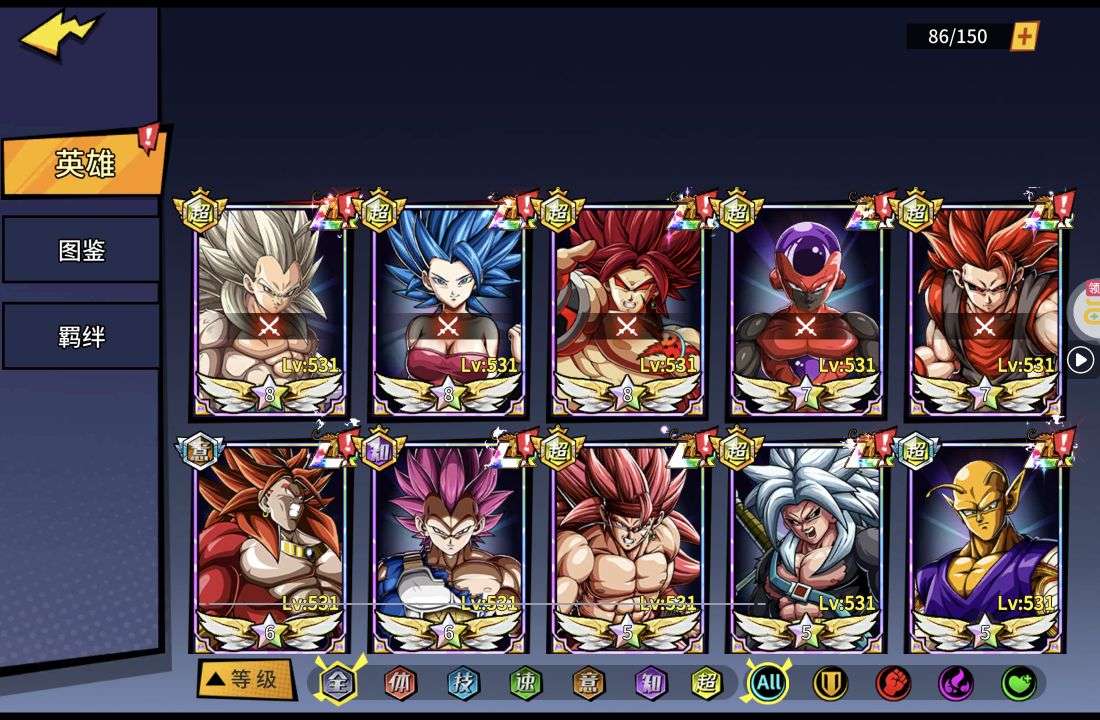The width and height of the screenshot is (1100, 720).
Task: Select the pink-haired Vegeta hero card
Action: (x=448, y=547)
